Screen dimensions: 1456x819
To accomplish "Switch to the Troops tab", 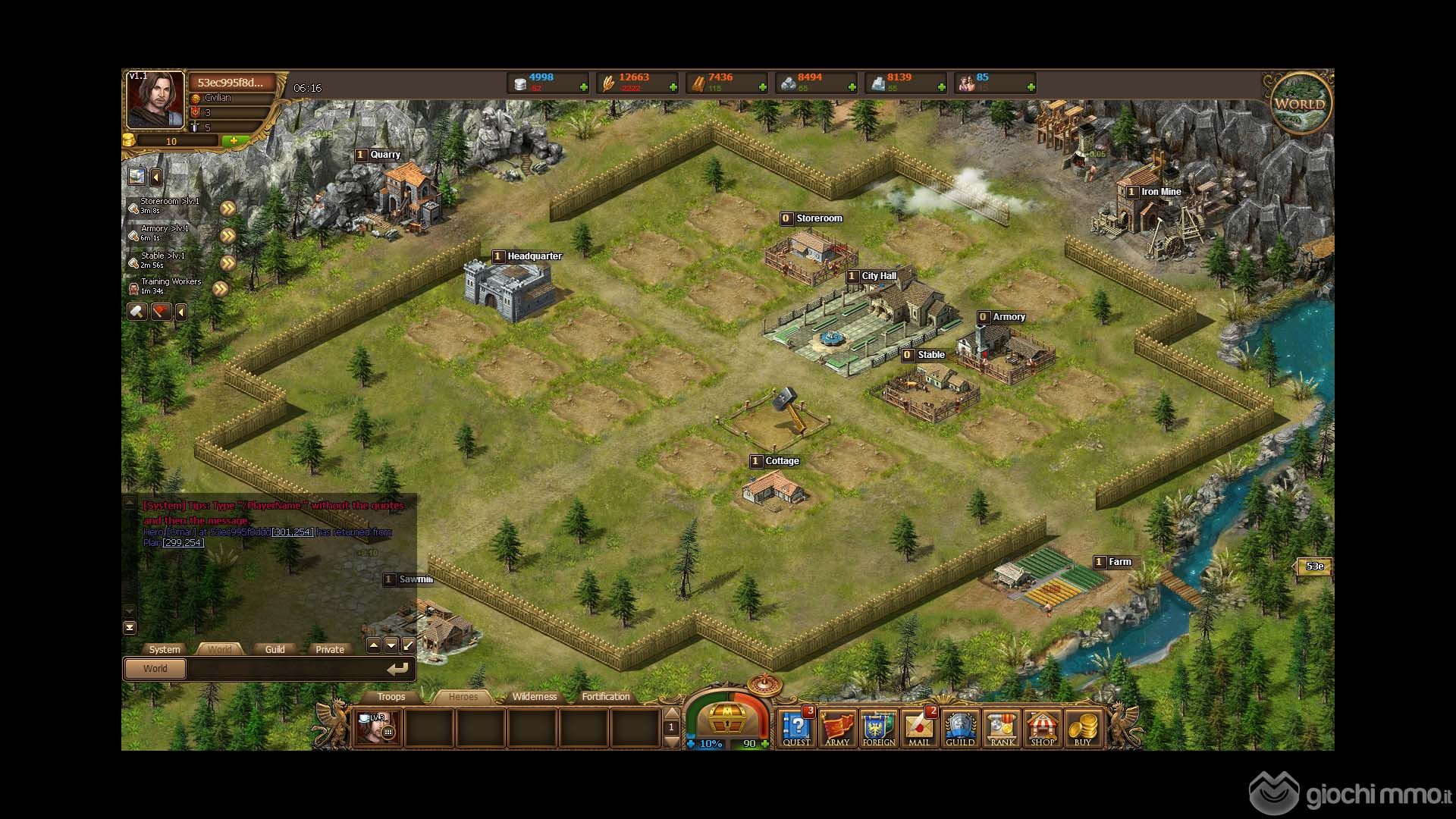I will (x=391, y=697).
